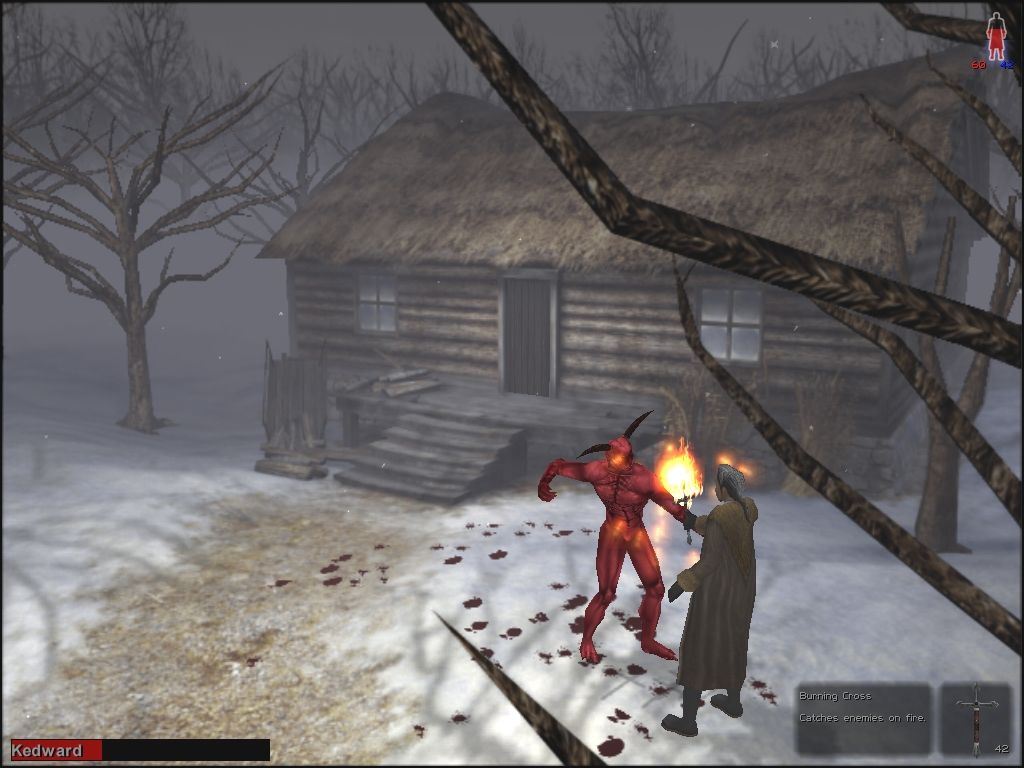This screenshot has height=768, width=1024.
Task: Click the red body status figure
Action: 995,36
